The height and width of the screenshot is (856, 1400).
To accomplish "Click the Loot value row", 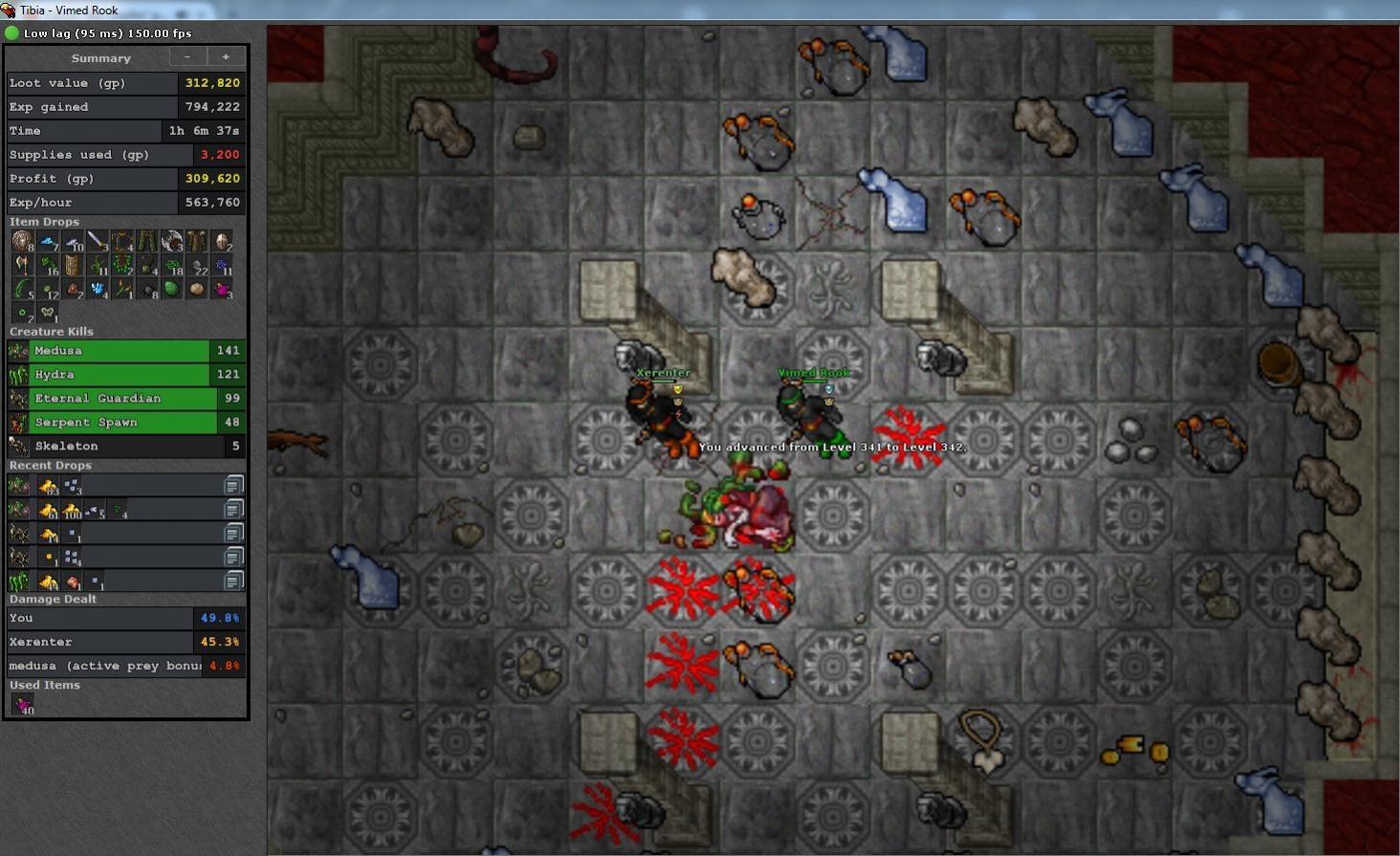I will [x=125, y=83].
